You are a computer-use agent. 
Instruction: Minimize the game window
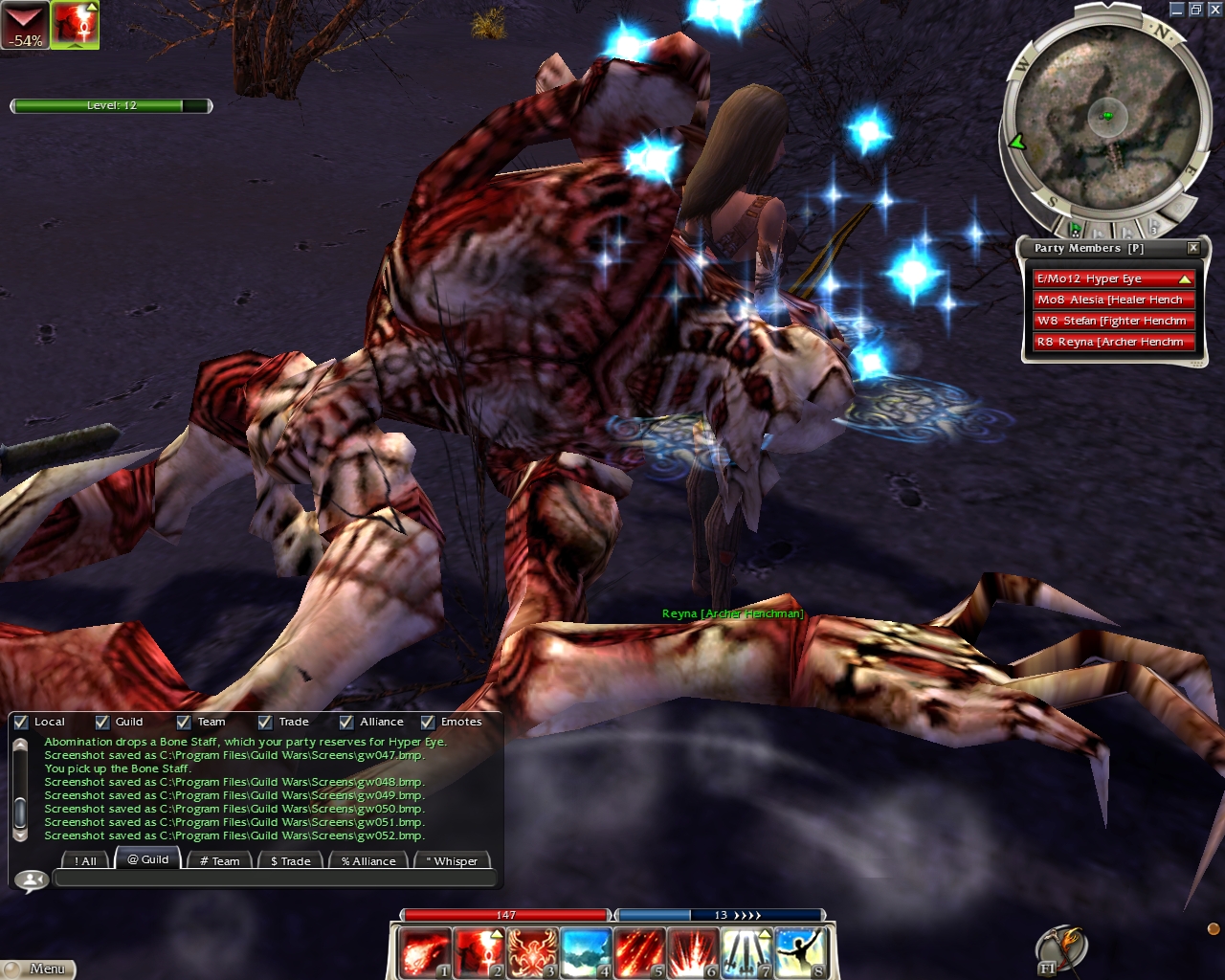pos(1177,10)
